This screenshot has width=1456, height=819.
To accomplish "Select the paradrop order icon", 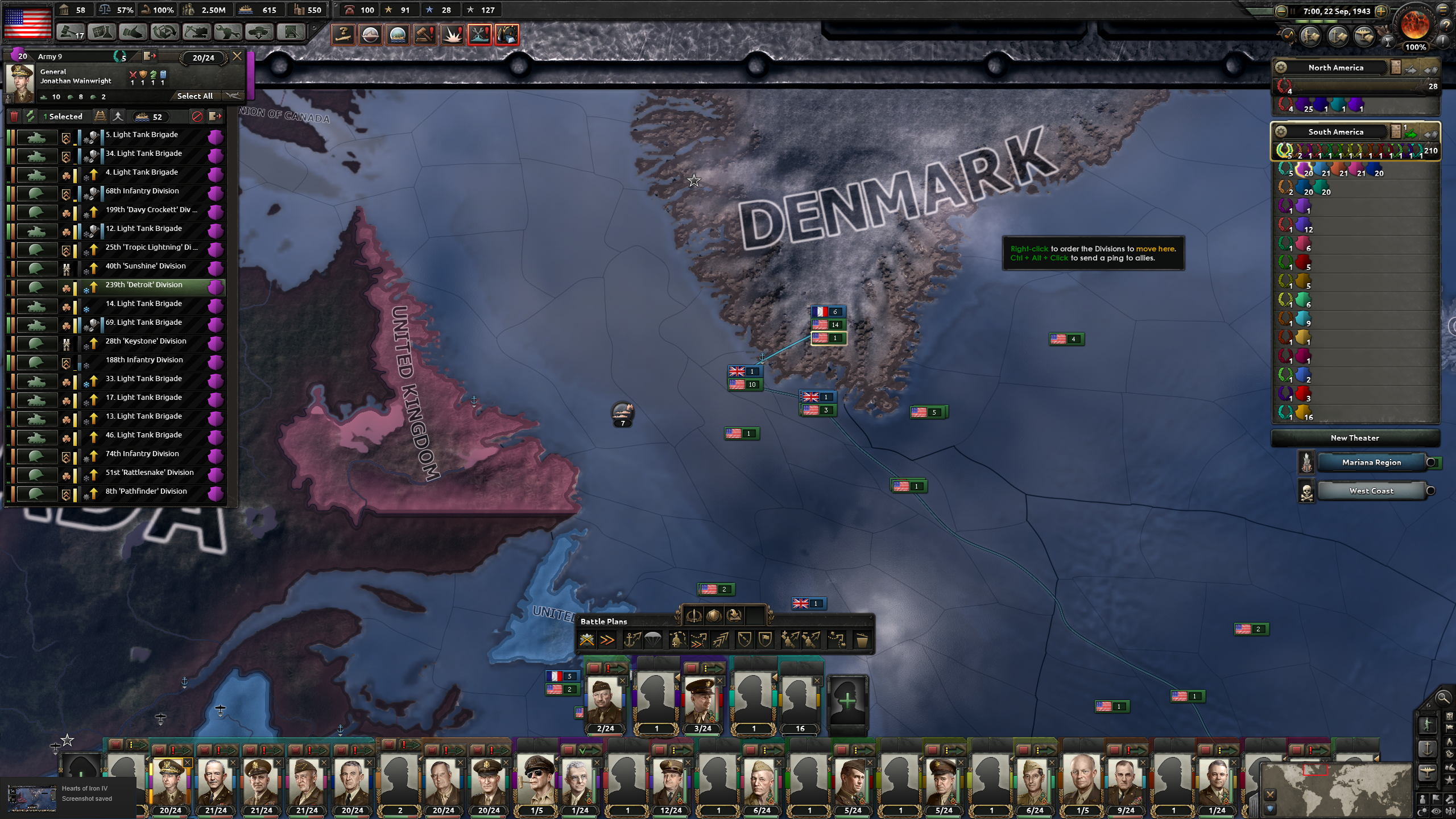I will click(x=652, y=641).
